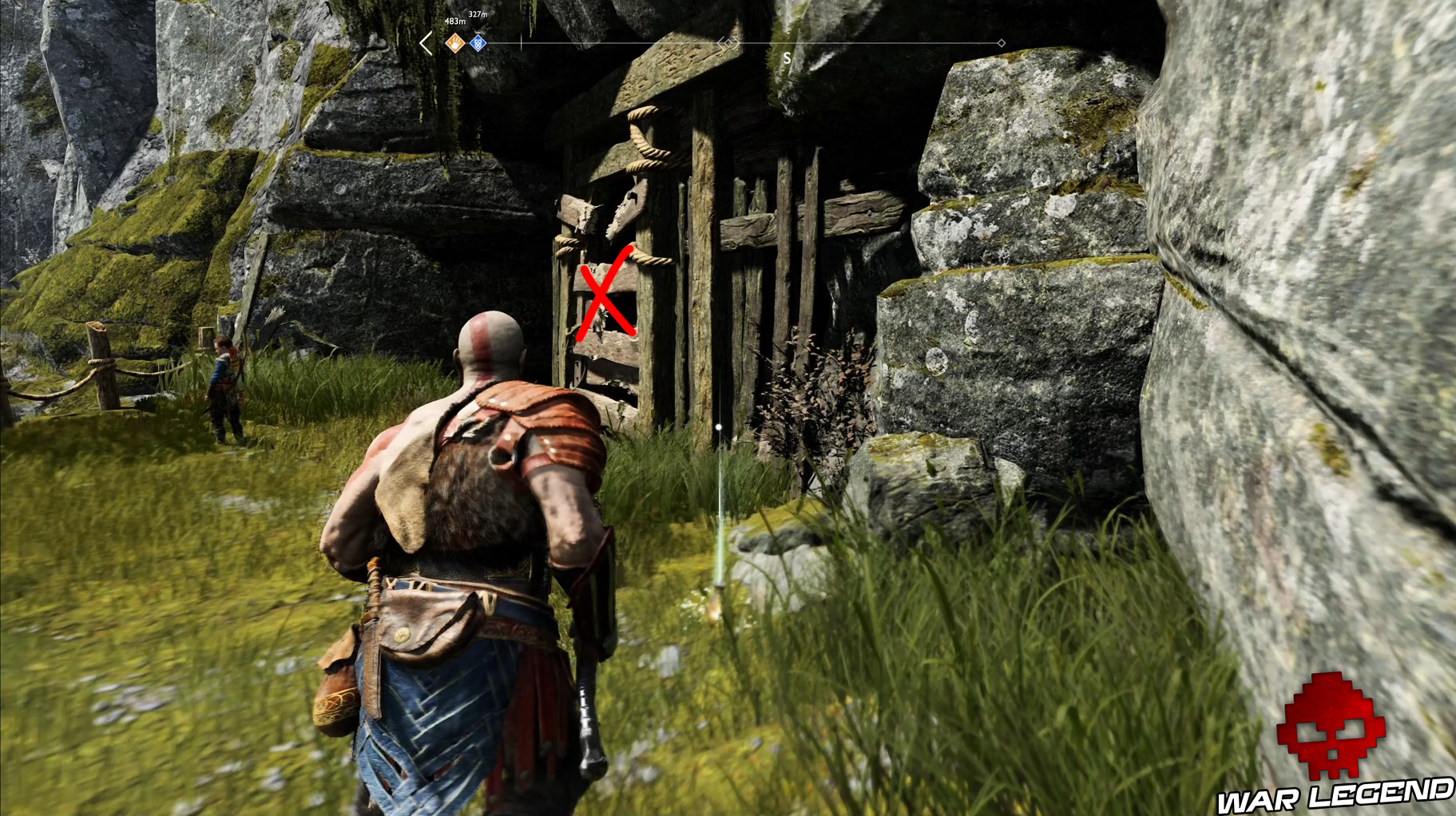The image size is (1456, 816).
Task: Click the glowing aim reticle dot in the grass
Action: coord(720,427)
